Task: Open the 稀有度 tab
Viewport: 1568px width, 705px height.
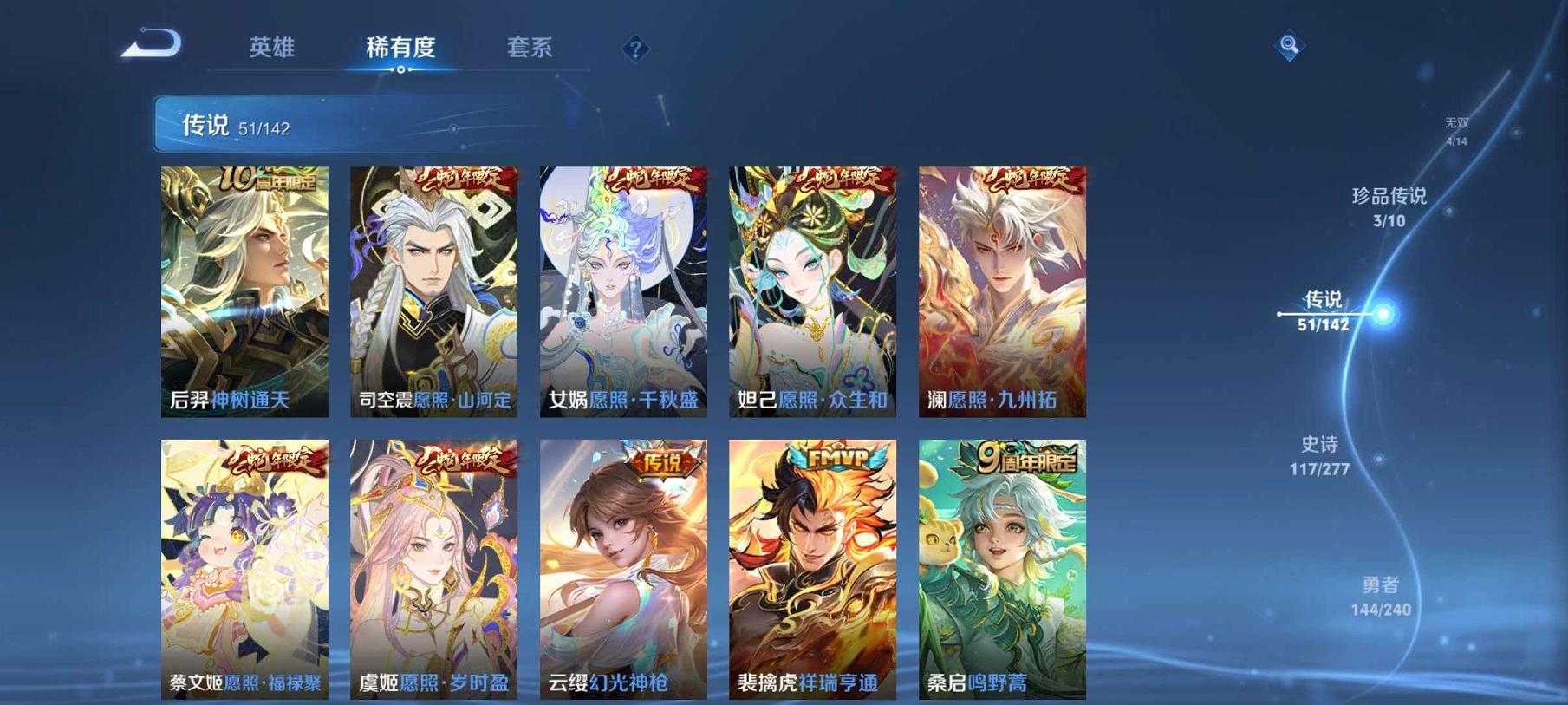Action: [x=400, y=49]
